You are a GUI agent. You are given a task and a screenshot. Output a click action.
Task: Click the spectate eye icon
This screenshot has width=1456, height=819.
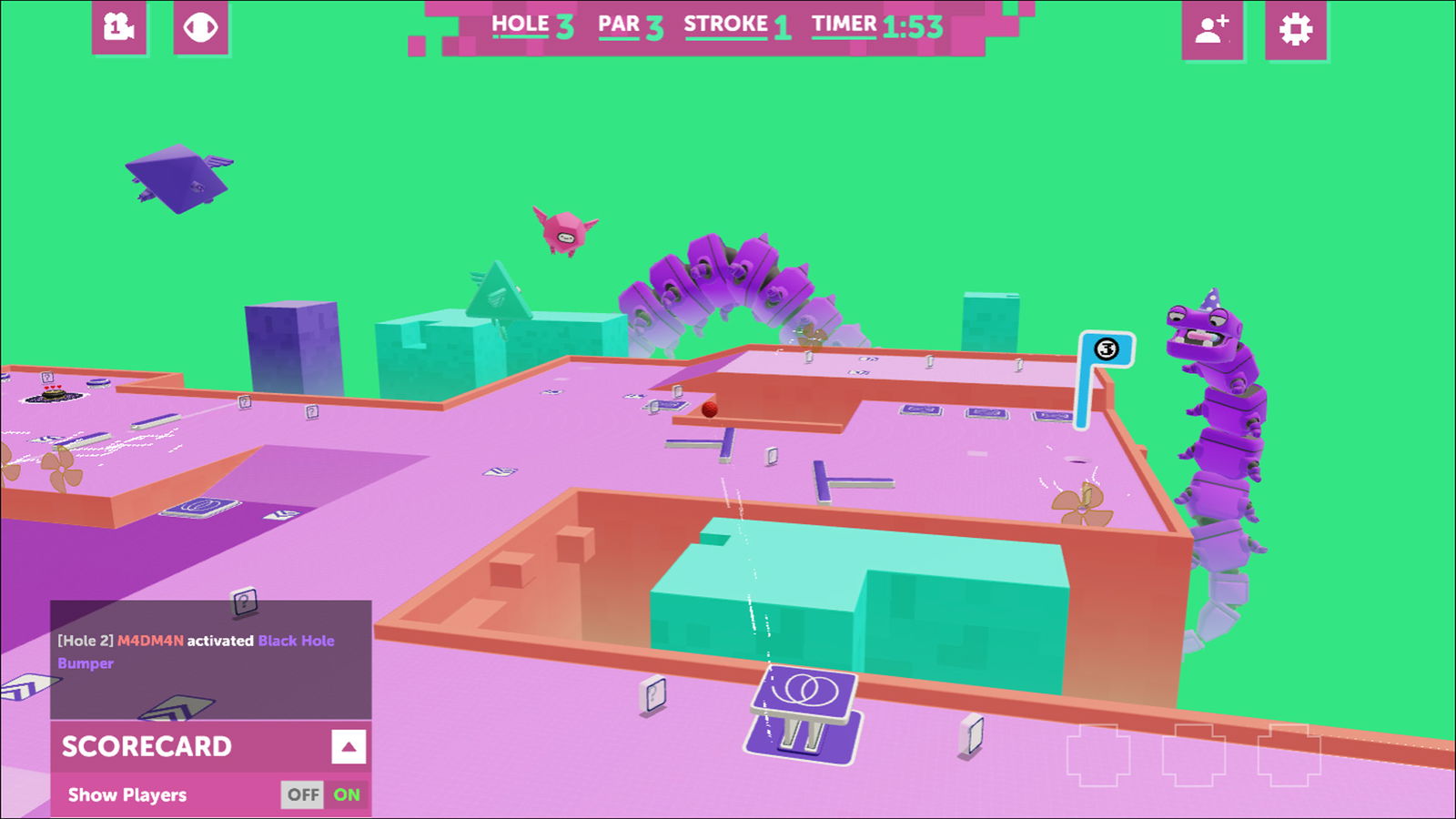pos(202,28)
